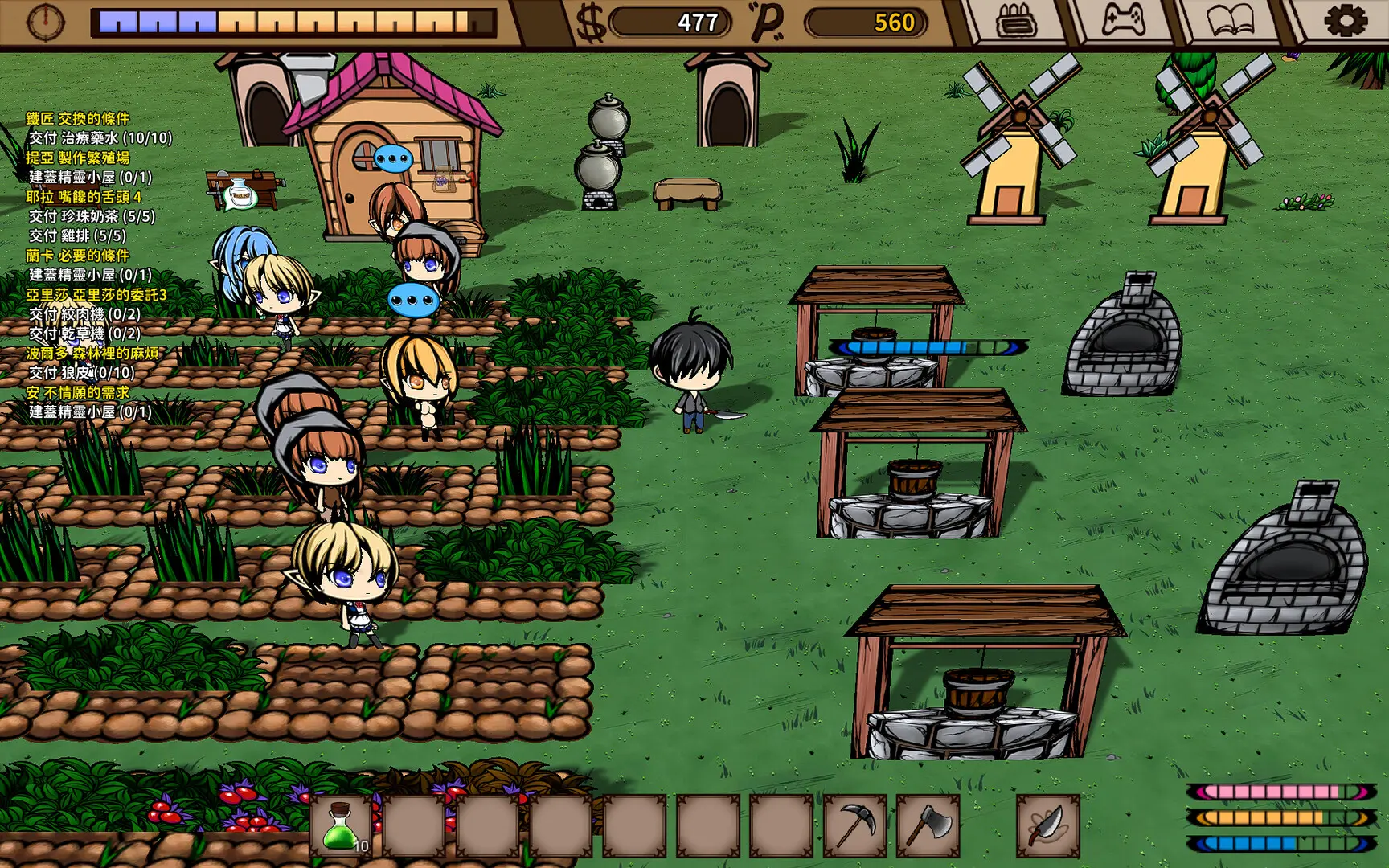The image size is (1389, 868).
Task: Click the P currency icon showing 560
Action: click(769, 22)
